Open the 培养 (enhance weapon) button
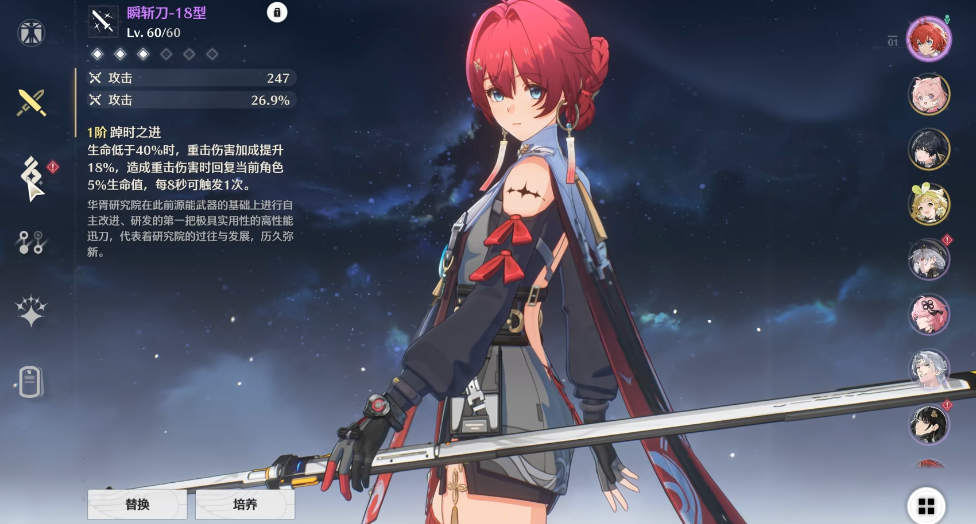Screen dimensions: 976x524 244,504
